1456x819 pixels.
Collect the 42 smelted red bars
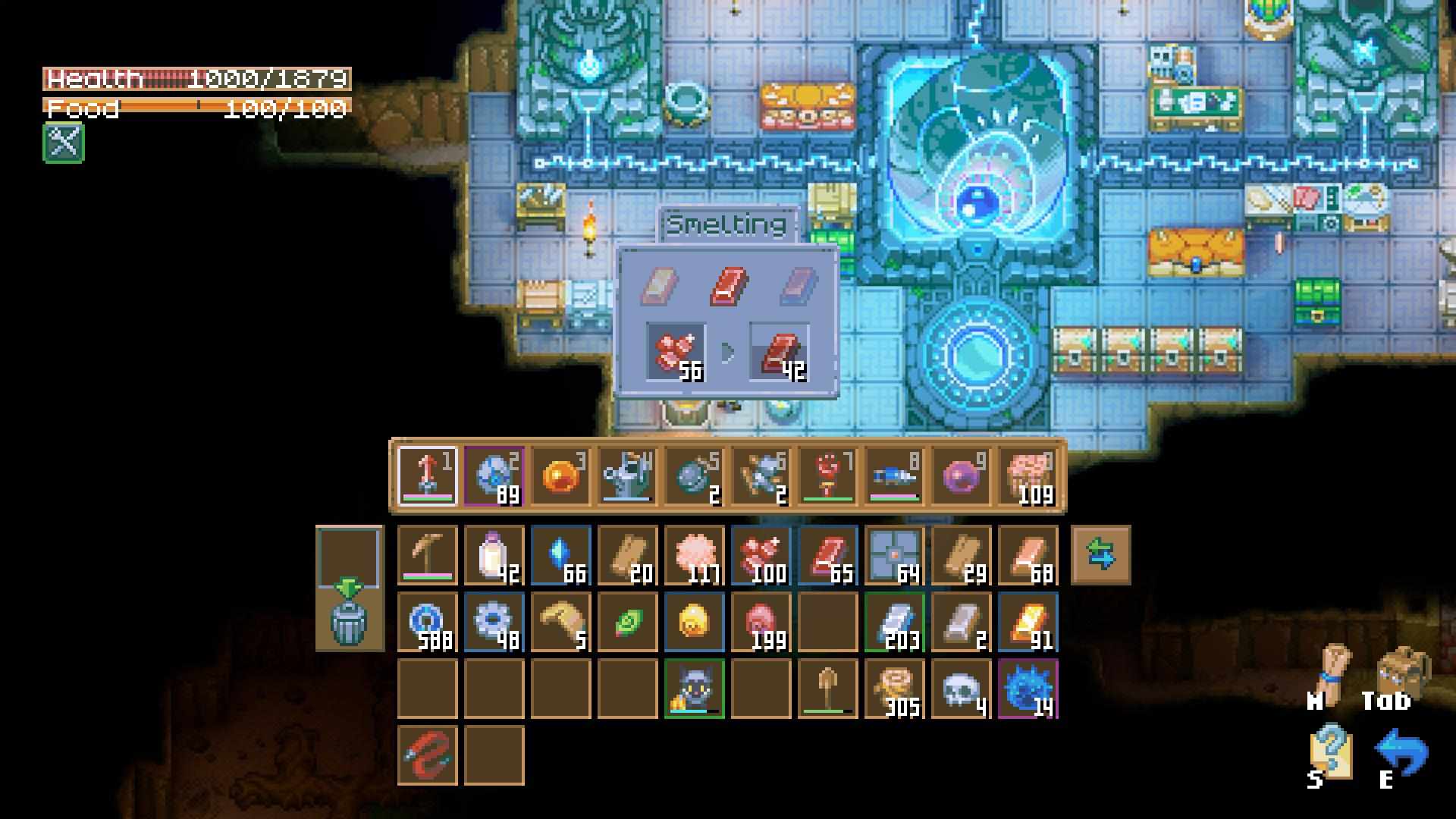click(x=780, y=353)
